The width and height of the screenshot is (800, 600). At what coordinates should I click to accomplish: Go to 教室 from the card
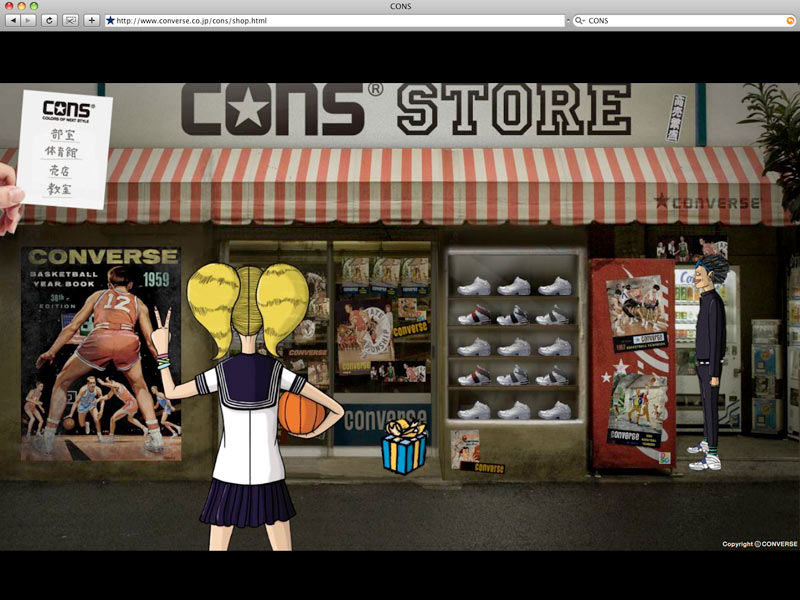(x=61, y=188)
